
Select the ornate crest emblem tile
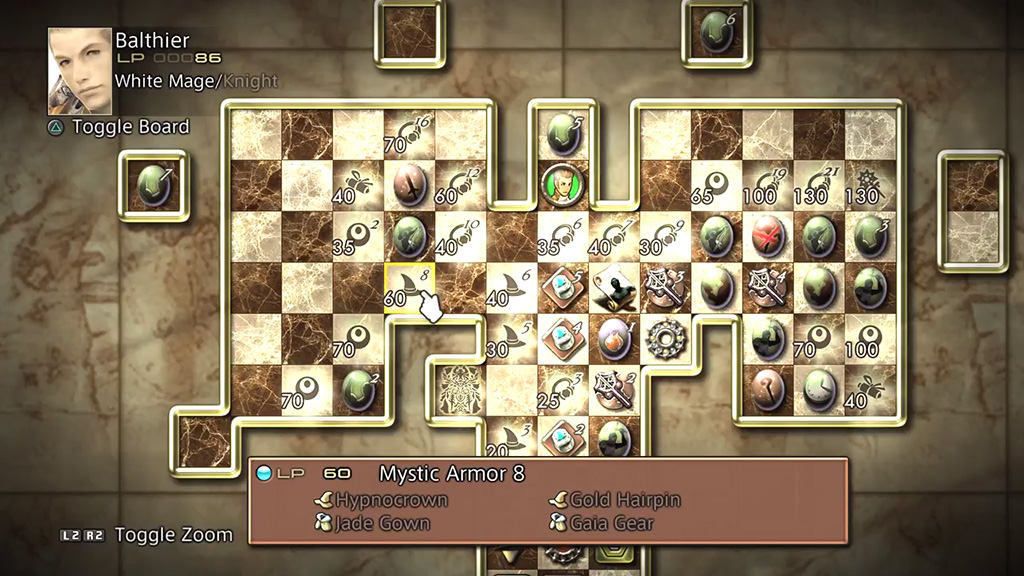pos(460,390)
